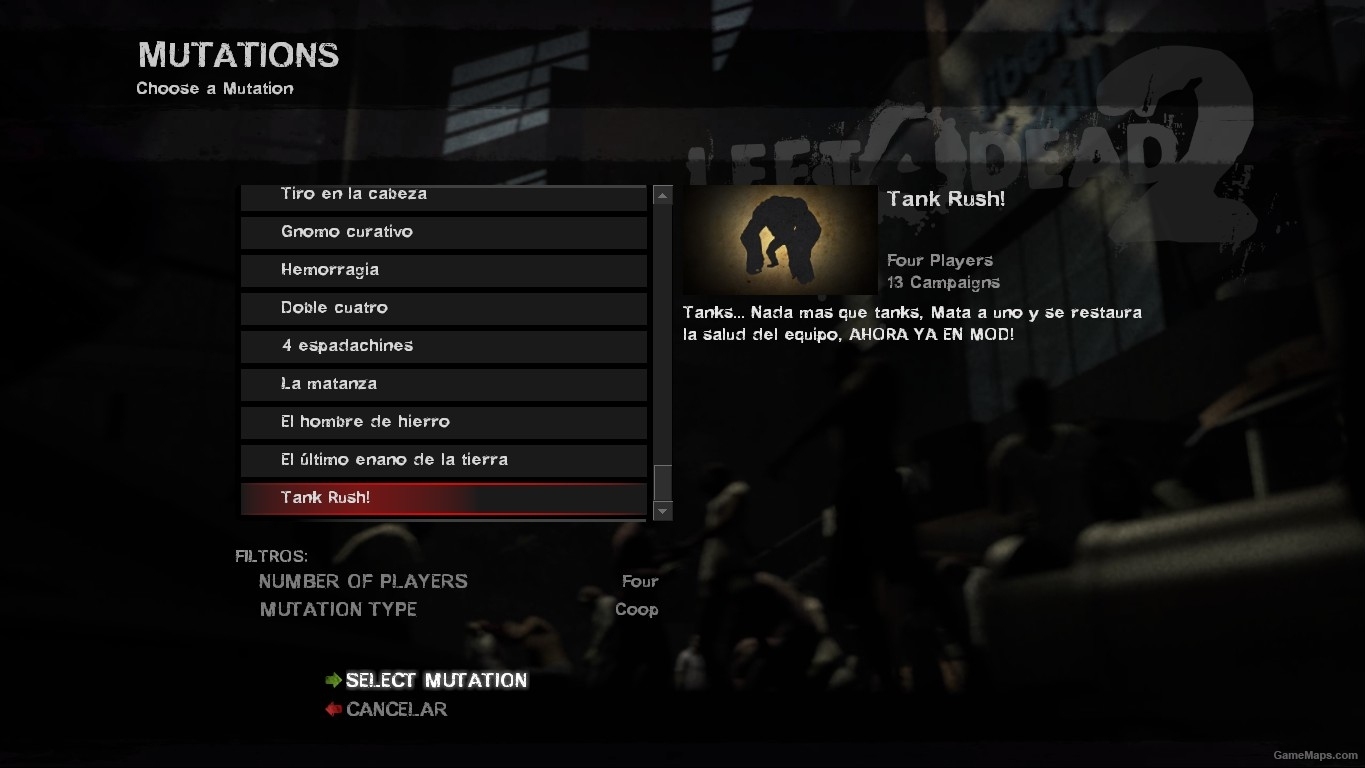Change the Coop mutation type filter

pos(637,610)
